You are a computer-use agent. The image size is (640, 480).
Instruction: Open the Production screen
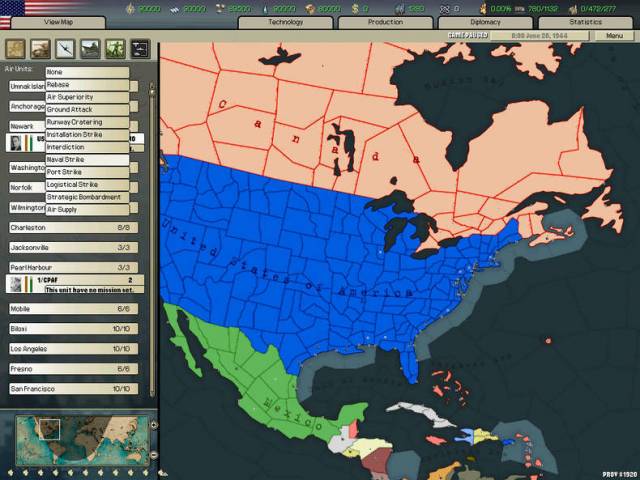(385, 21)
